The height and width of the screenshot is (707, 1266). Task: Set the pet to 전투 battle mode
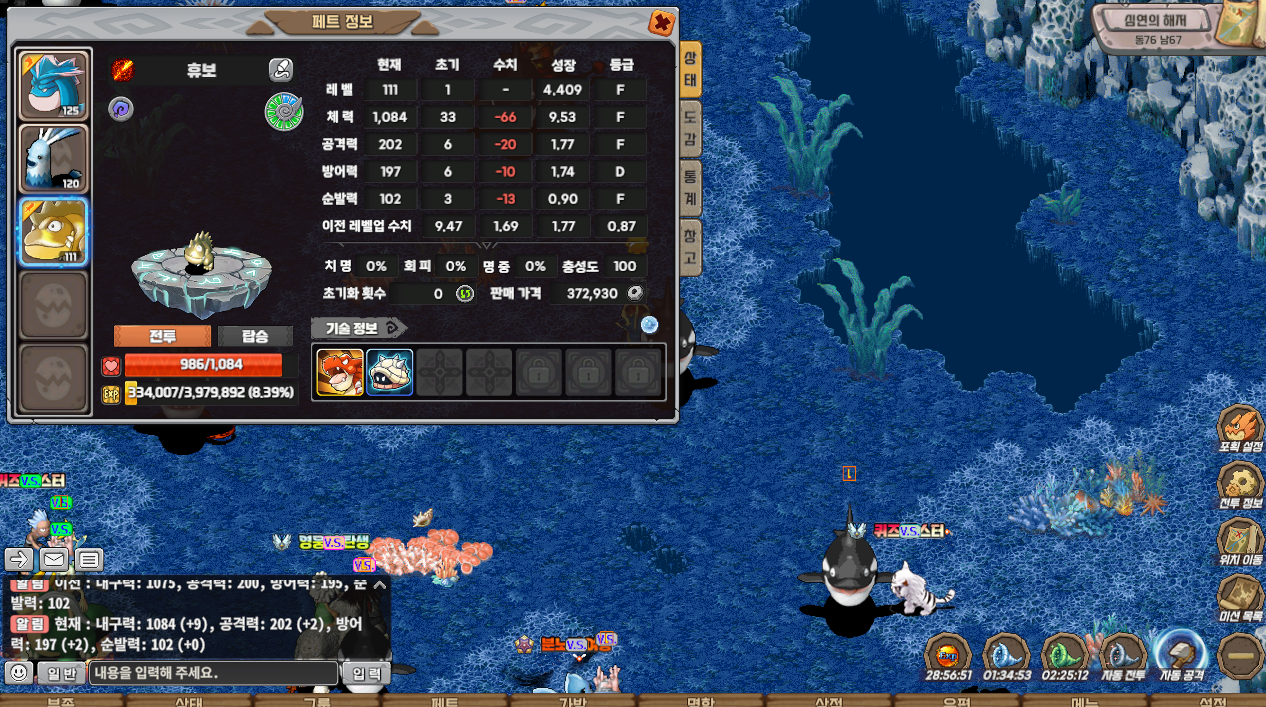(x=162, y=336)
